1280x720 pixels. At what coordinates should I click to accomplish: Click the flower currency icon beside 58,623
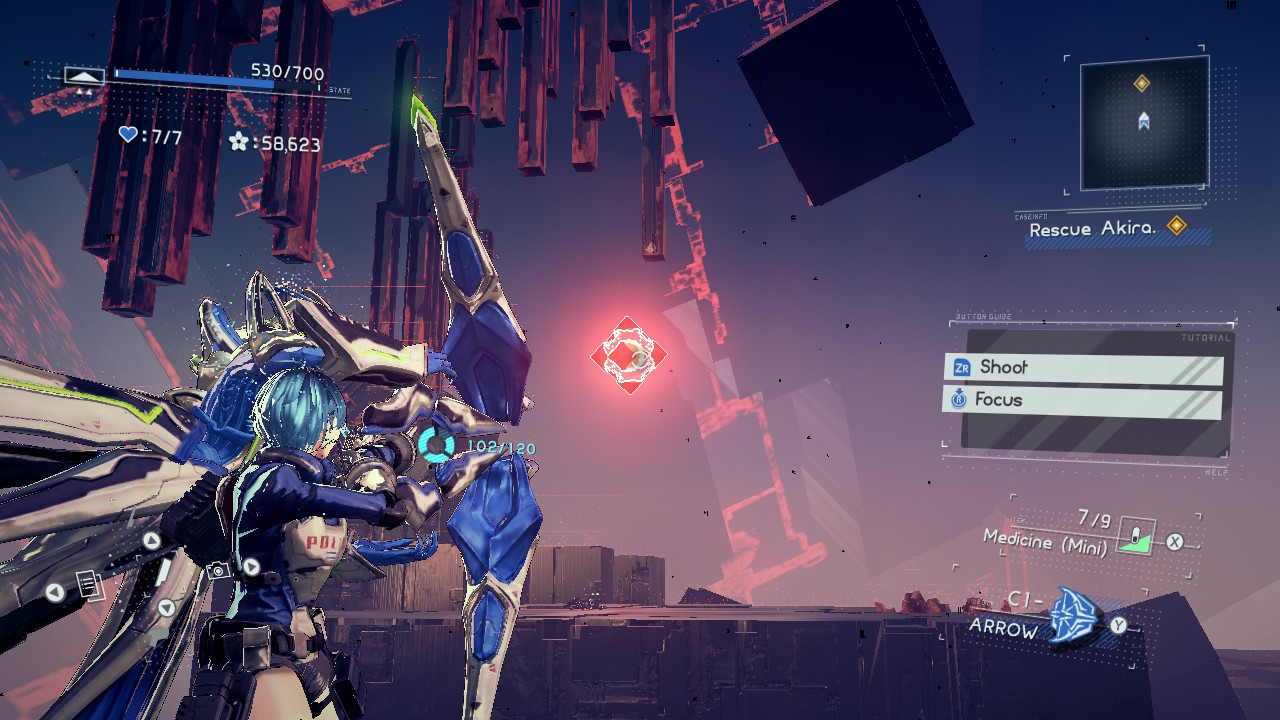(238, 143)
